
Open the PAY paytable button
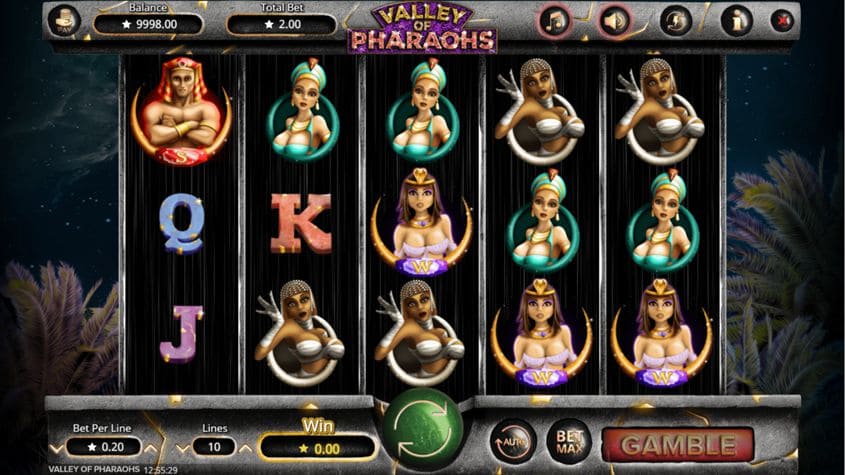(x=64, y=21)
